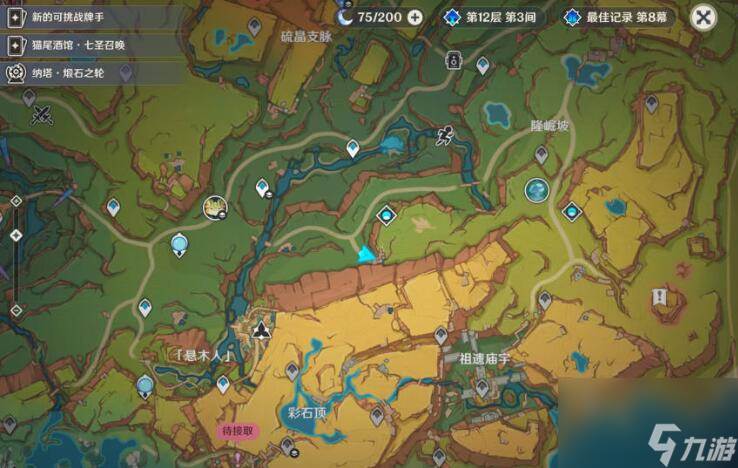
Task: Select the round creature portrait map marker
Action: click(x=215, y=207)
